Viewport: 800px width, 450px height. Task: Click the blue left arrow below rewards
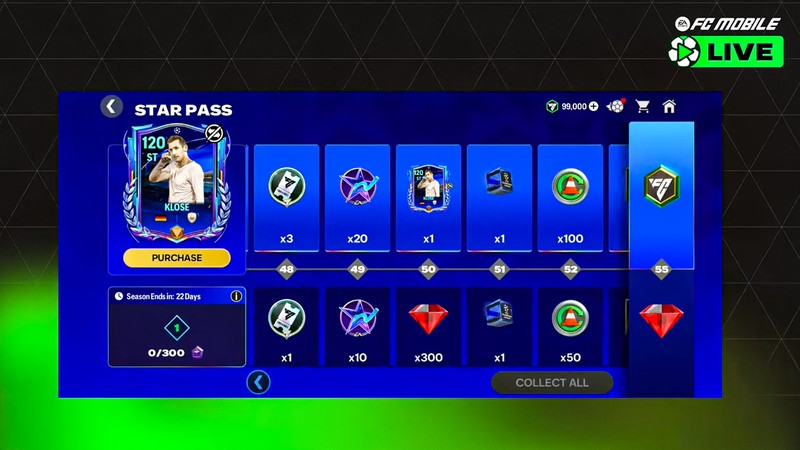click(258, 382)
